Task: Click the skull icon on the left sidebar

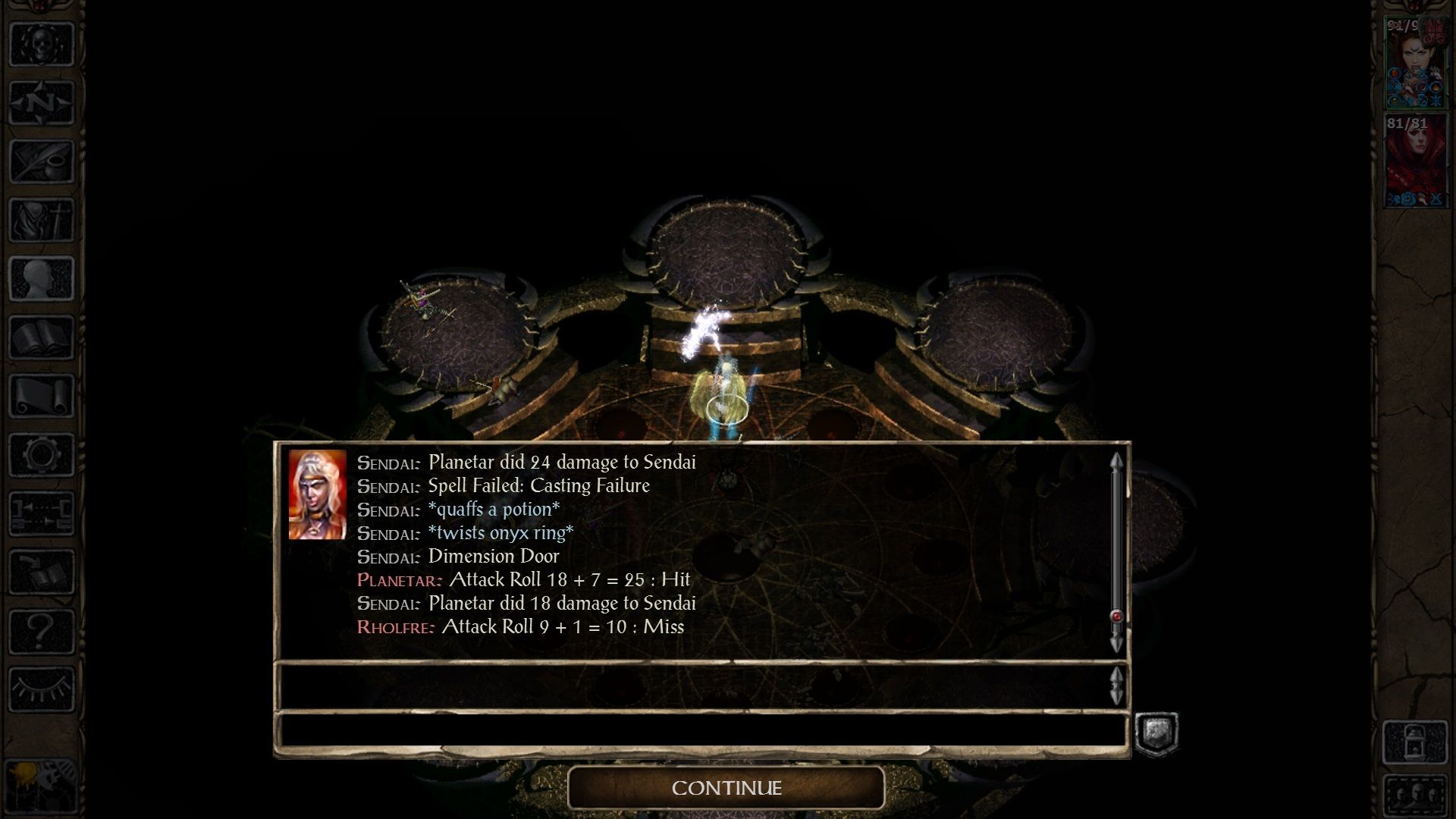Action: (x=42, y=42)
